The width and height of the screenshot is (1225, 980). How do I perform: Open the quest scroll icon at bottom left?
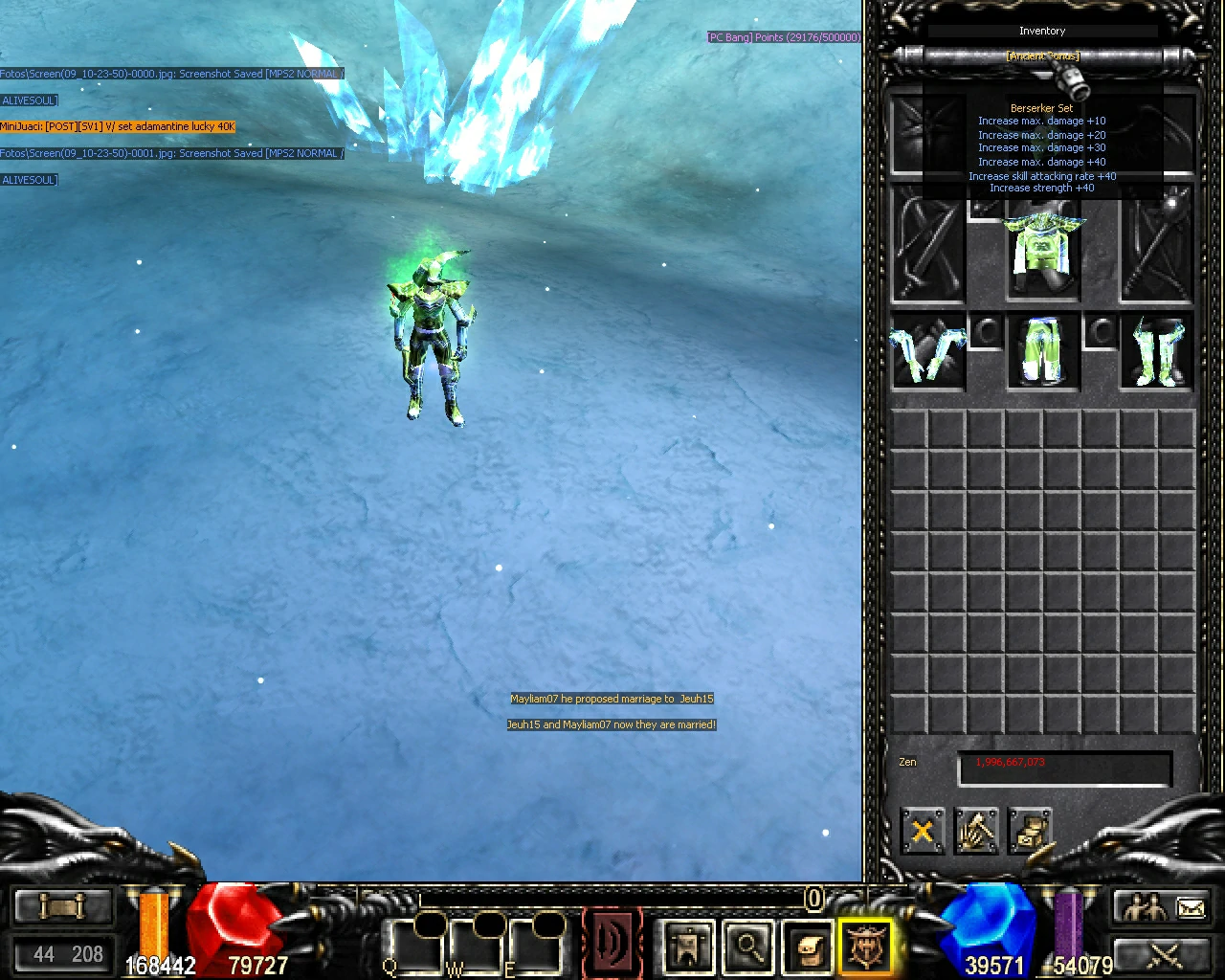click(x=62, y=904)
